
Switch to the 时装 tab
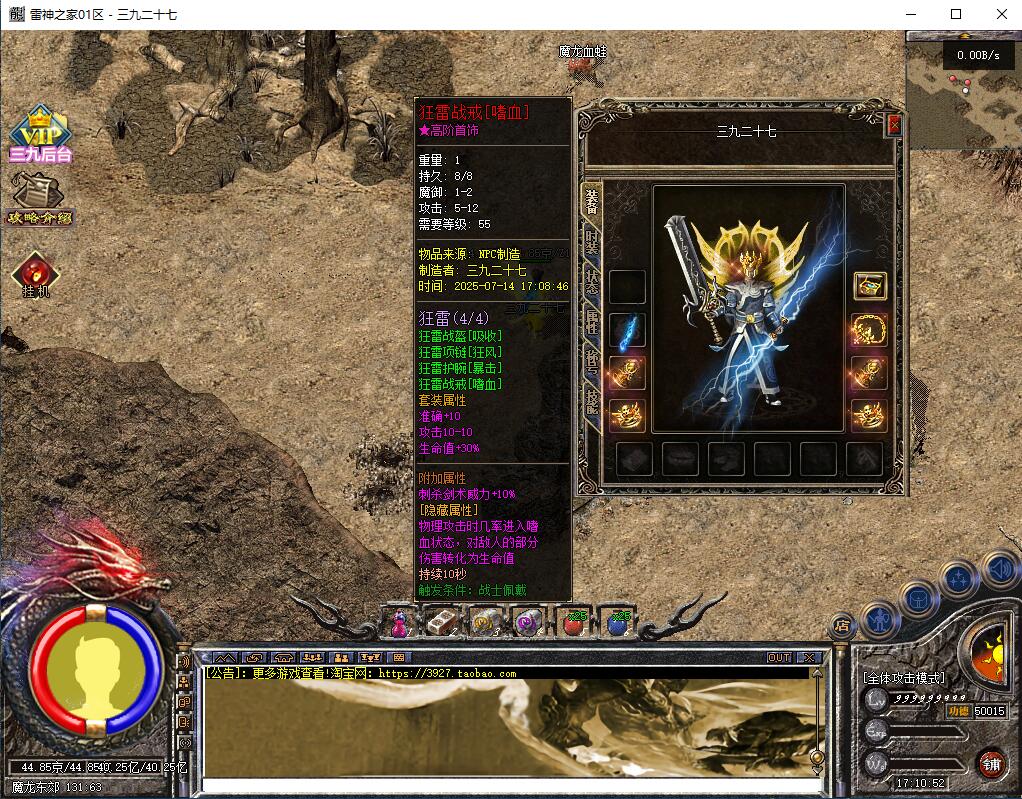pyautogui.click(x=592, y=241)
